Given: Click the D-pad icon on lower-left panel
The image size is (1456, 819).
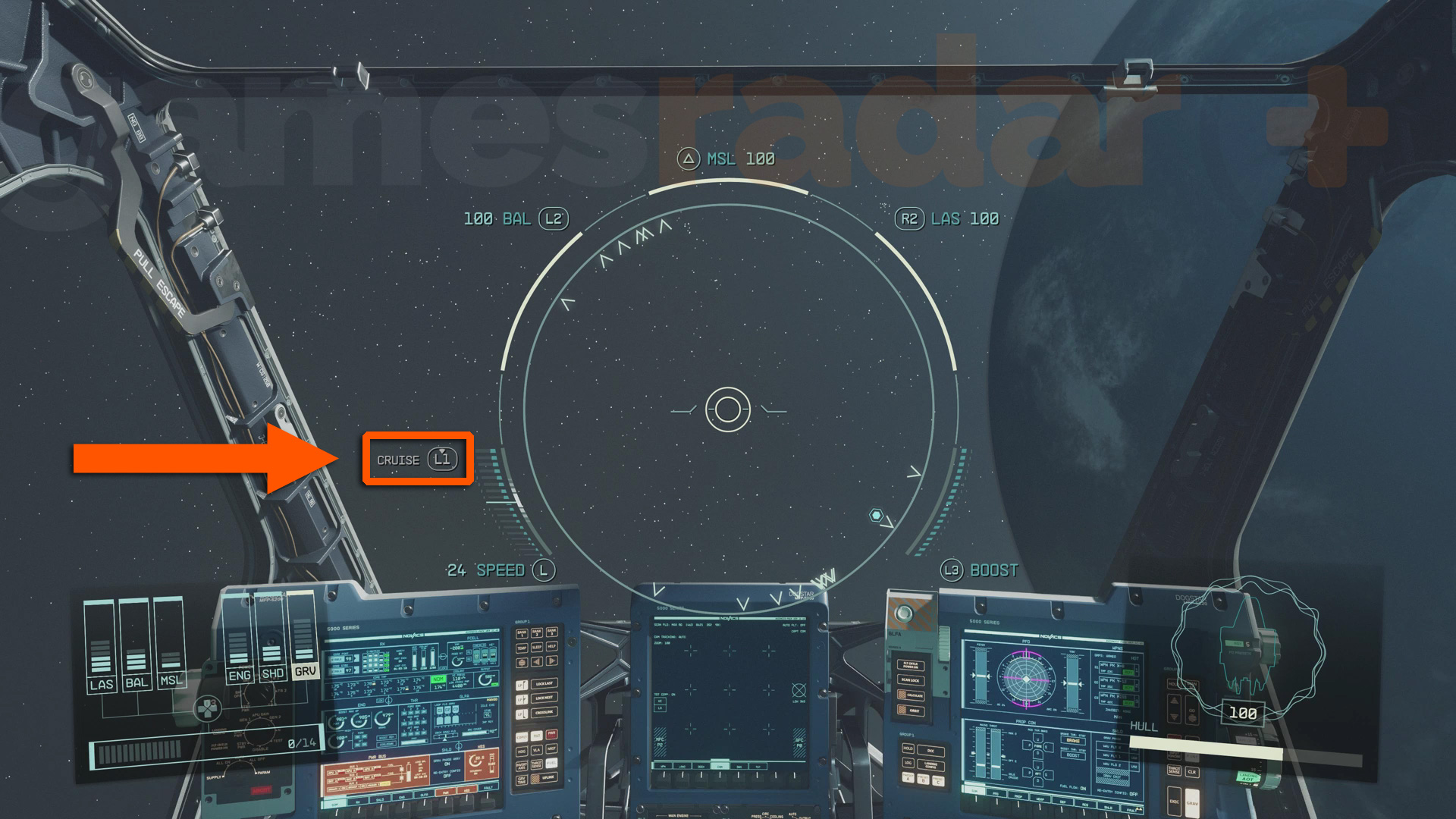Looking at the screenshot, I should pyautogui.click(x=207, y=709).
